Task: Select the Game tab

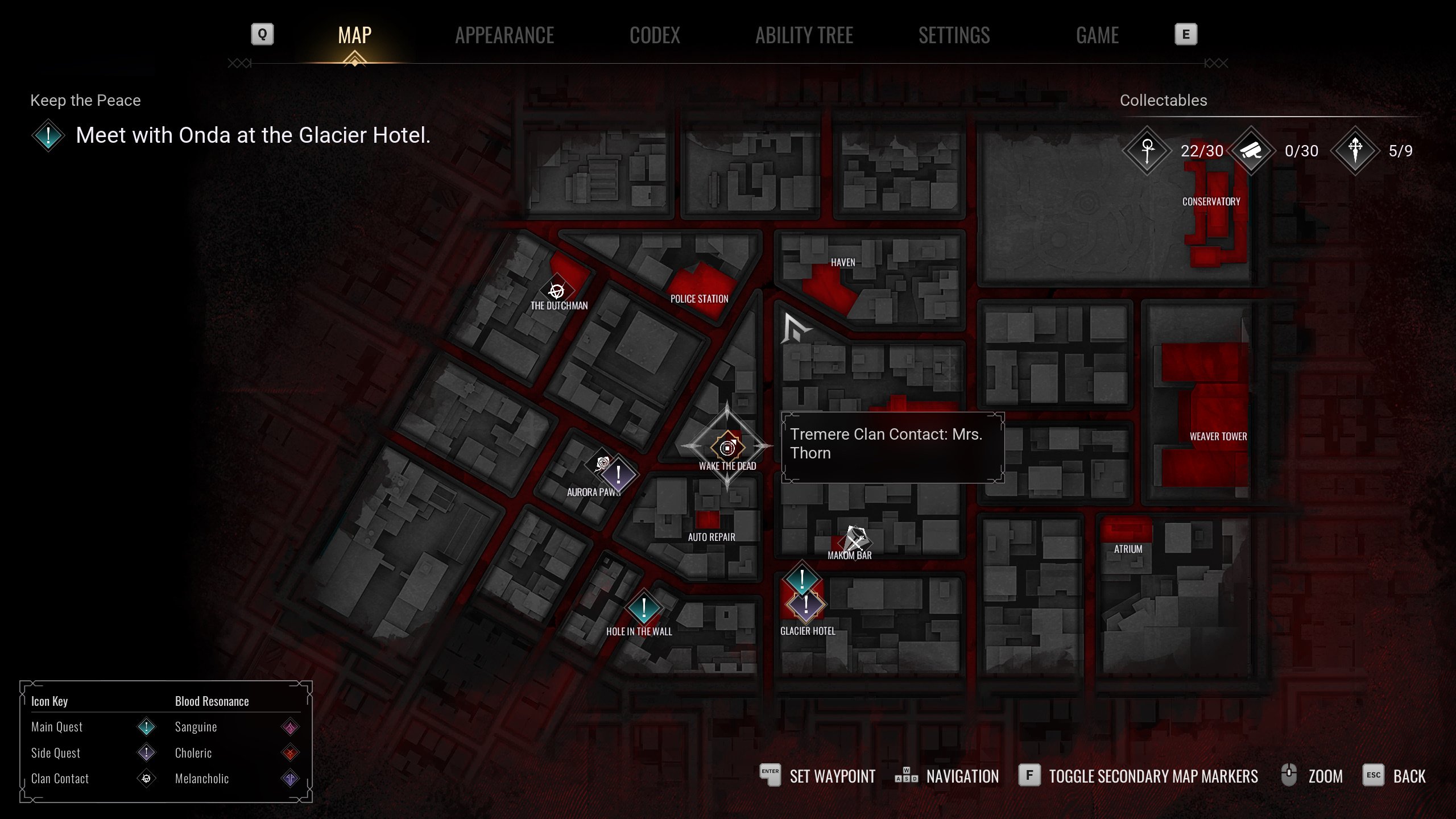Action: pos(1097,35)
